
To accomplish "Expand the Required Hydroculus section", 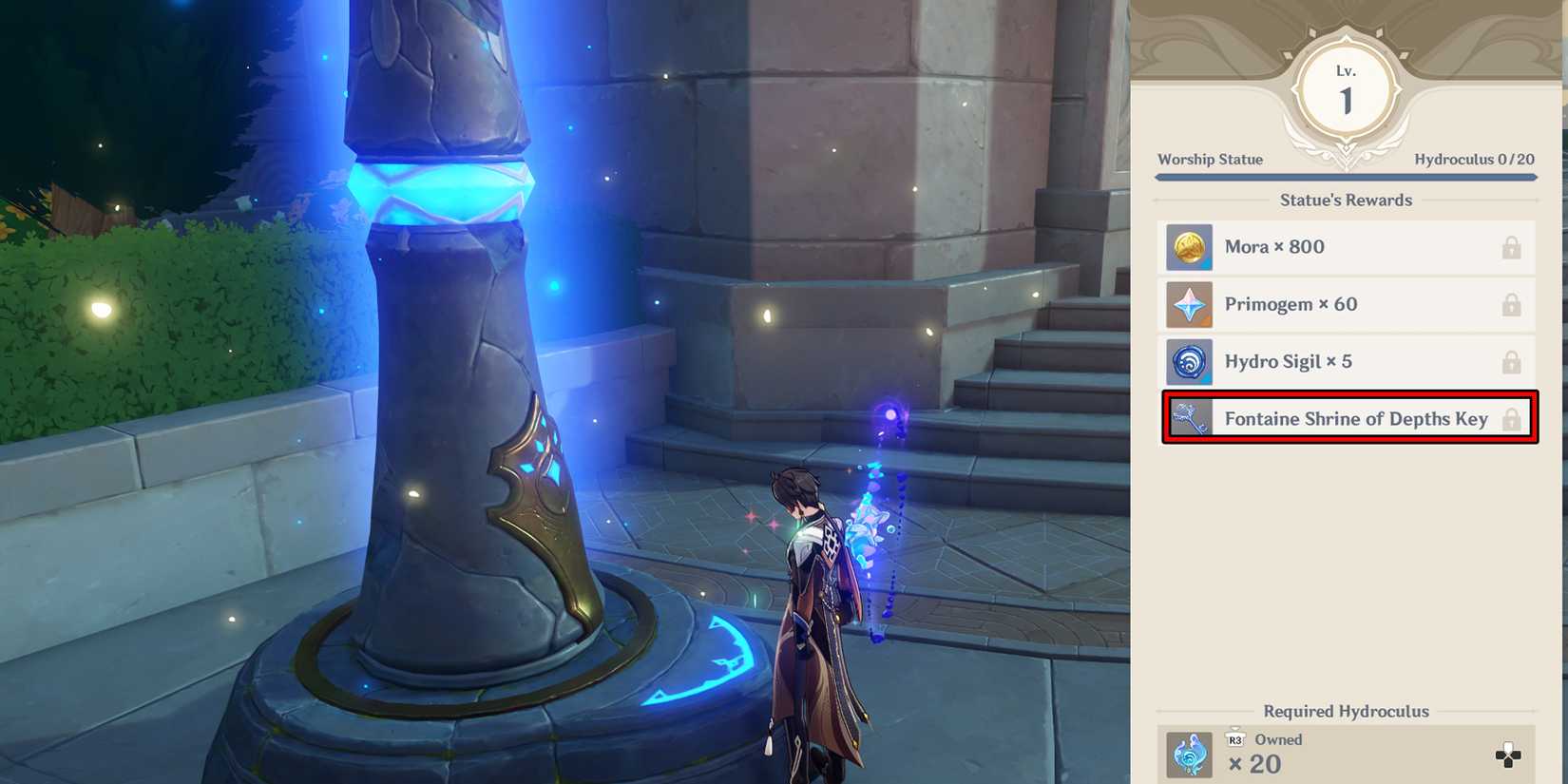I will point(1346,711).
